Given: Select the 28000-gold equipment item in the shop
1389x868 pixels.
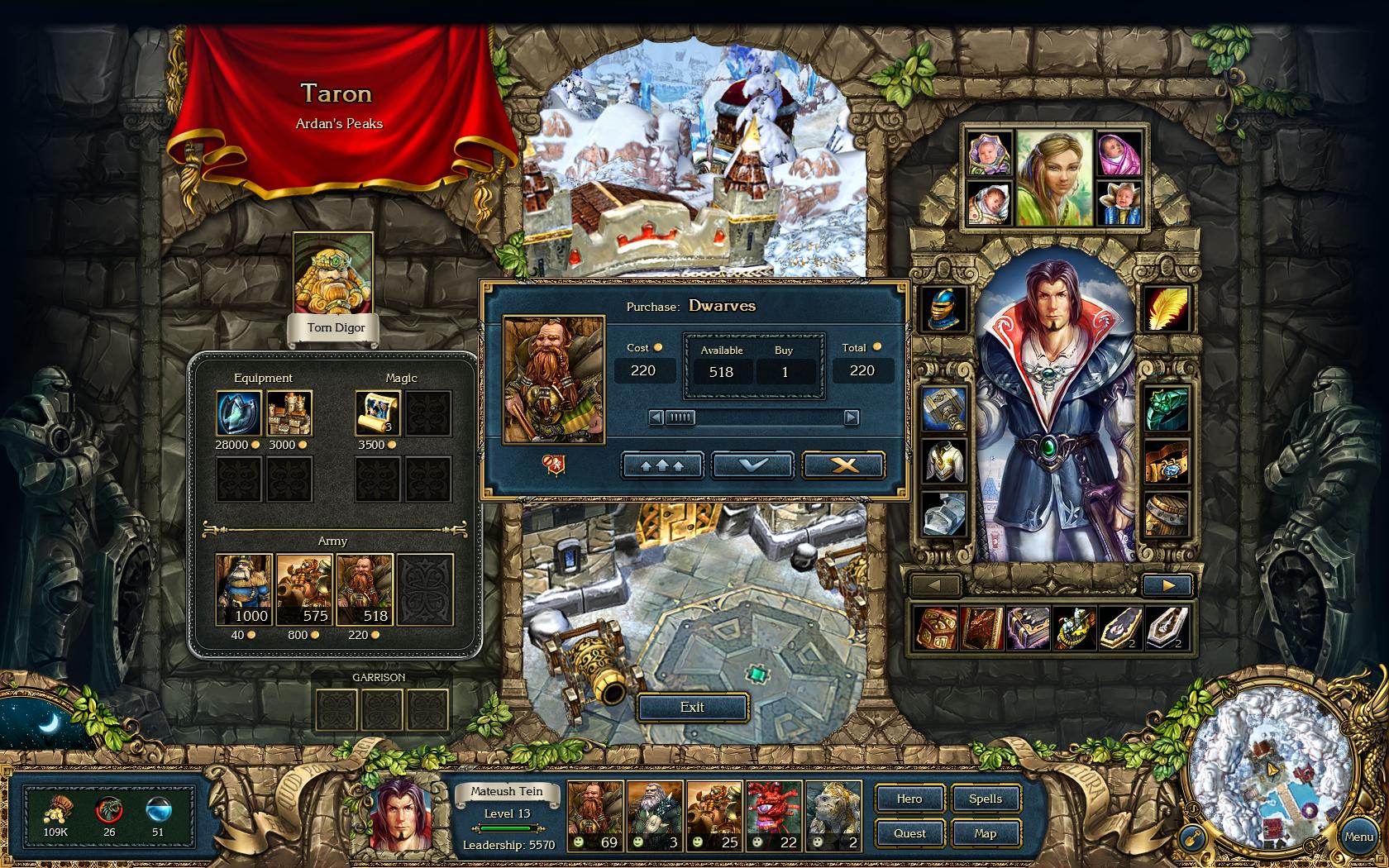Looking at the screenshot, I should [x=239, y=413].
